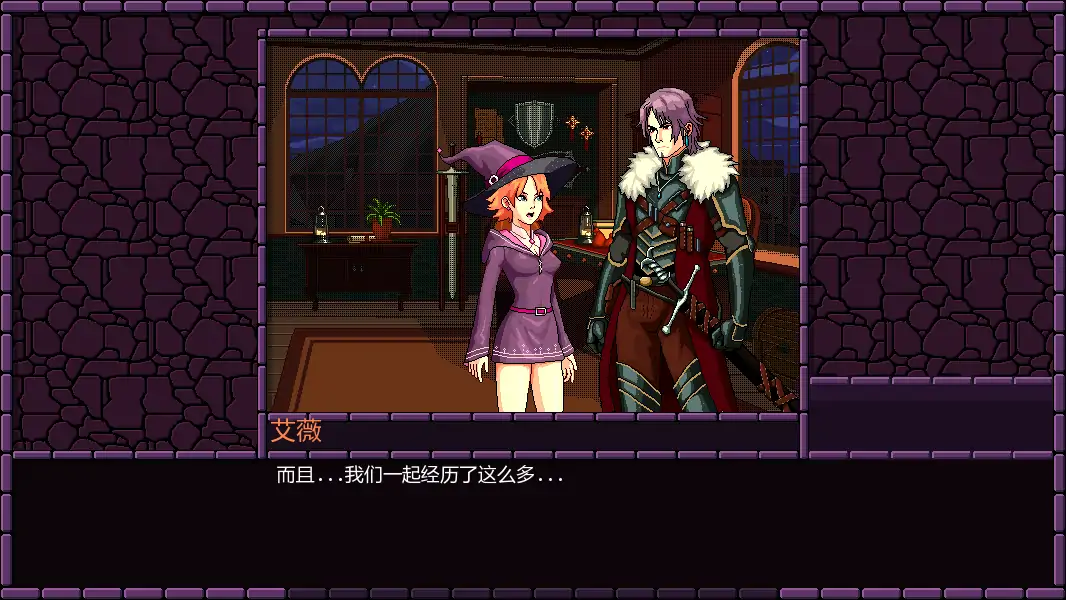
Task: Advance the dialogue by clicking the text box
Action: coord(532,520)
